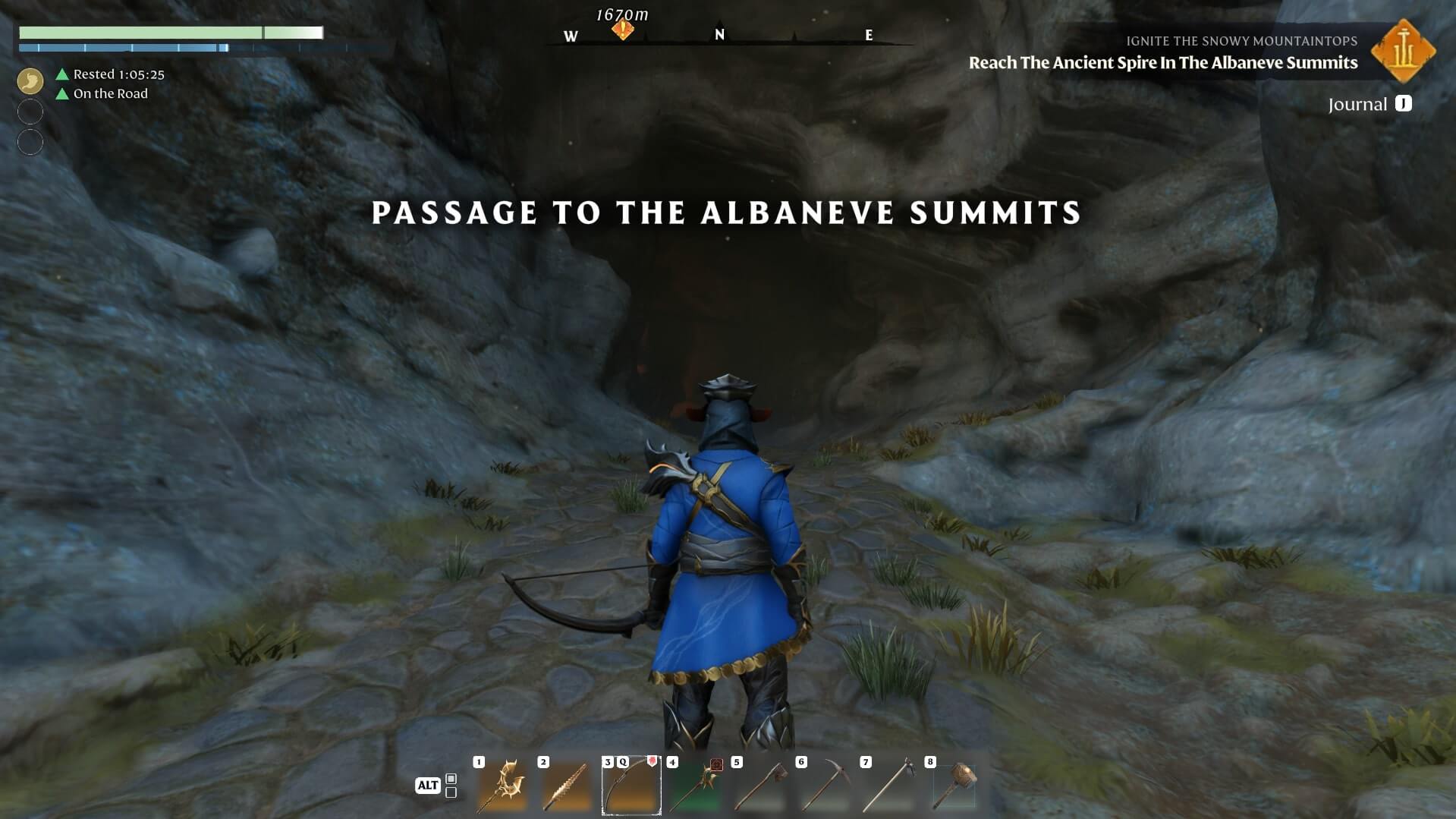Inspect the Rested buff entry
Image resolution: width=1456 pixels, height=819 pixels.
click(118, 74)
